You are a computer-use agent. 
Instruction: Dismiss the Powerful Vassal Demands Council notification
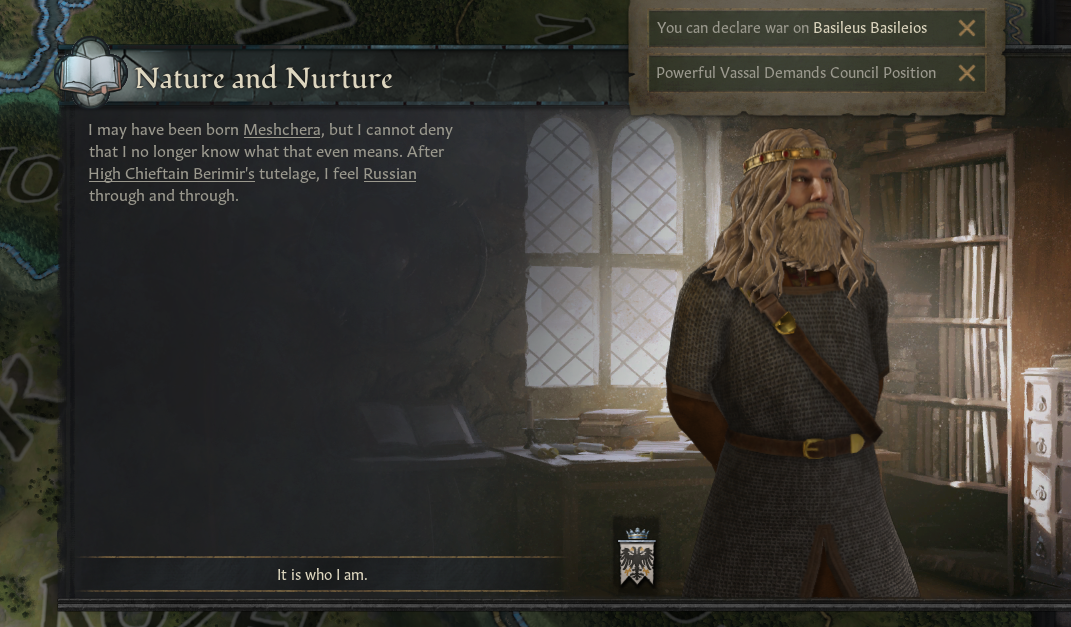pos(966,73)
